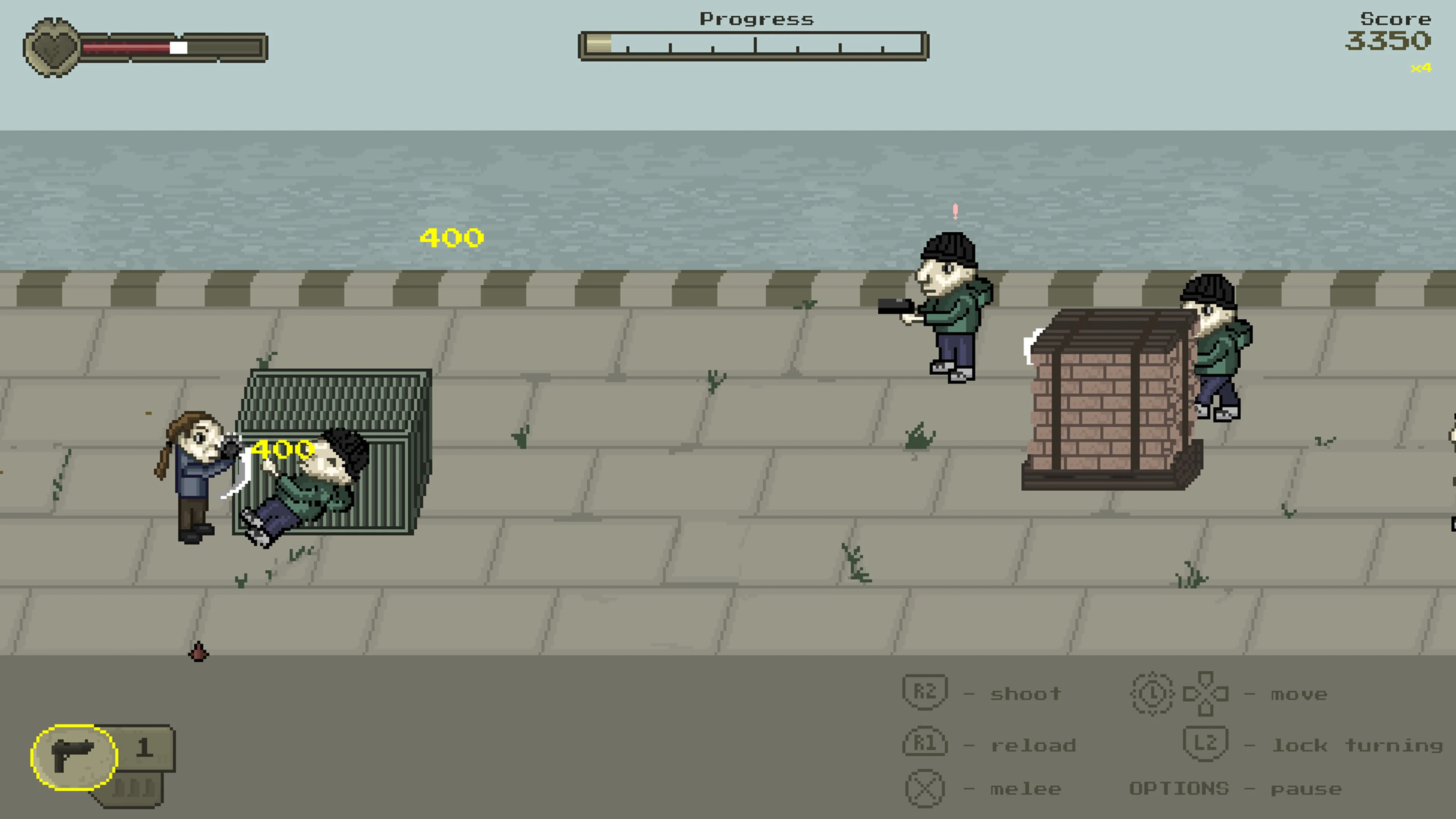Click the ammo count showing 1
This screenshot has width=1456, height=819.
tap(145, 749)
